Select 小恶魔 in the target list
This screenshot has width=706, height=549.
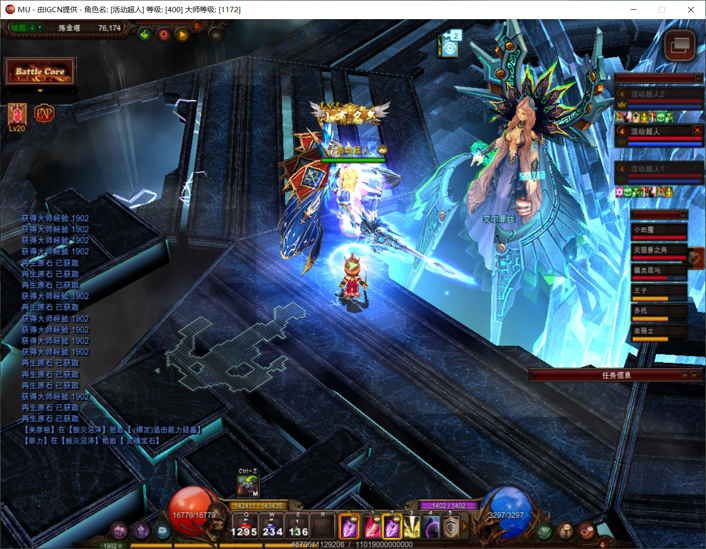click(x=658, y=230)
